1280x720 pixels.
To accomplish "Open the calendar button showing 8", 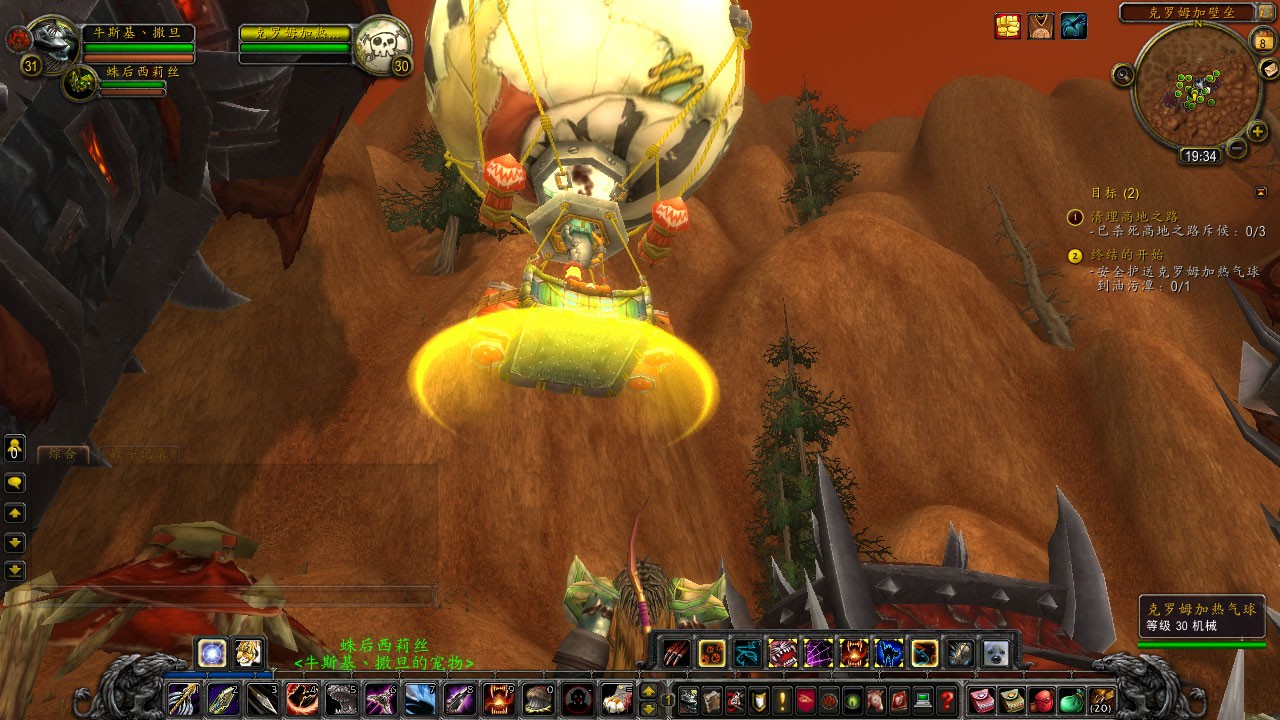I will (1261, 40).
